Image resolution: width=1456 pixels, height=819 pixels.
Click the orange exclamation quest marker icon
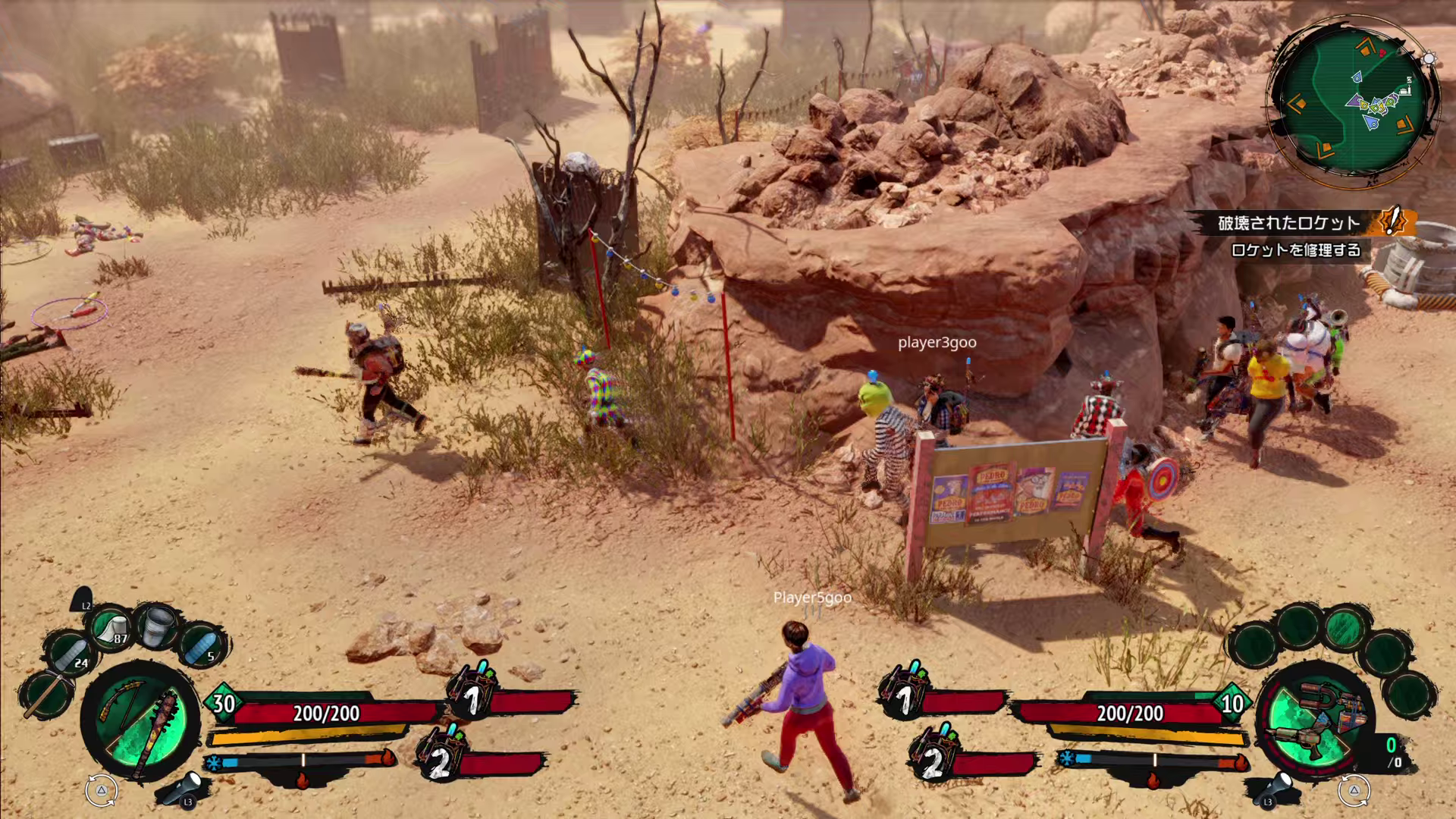coord(1392,221)
